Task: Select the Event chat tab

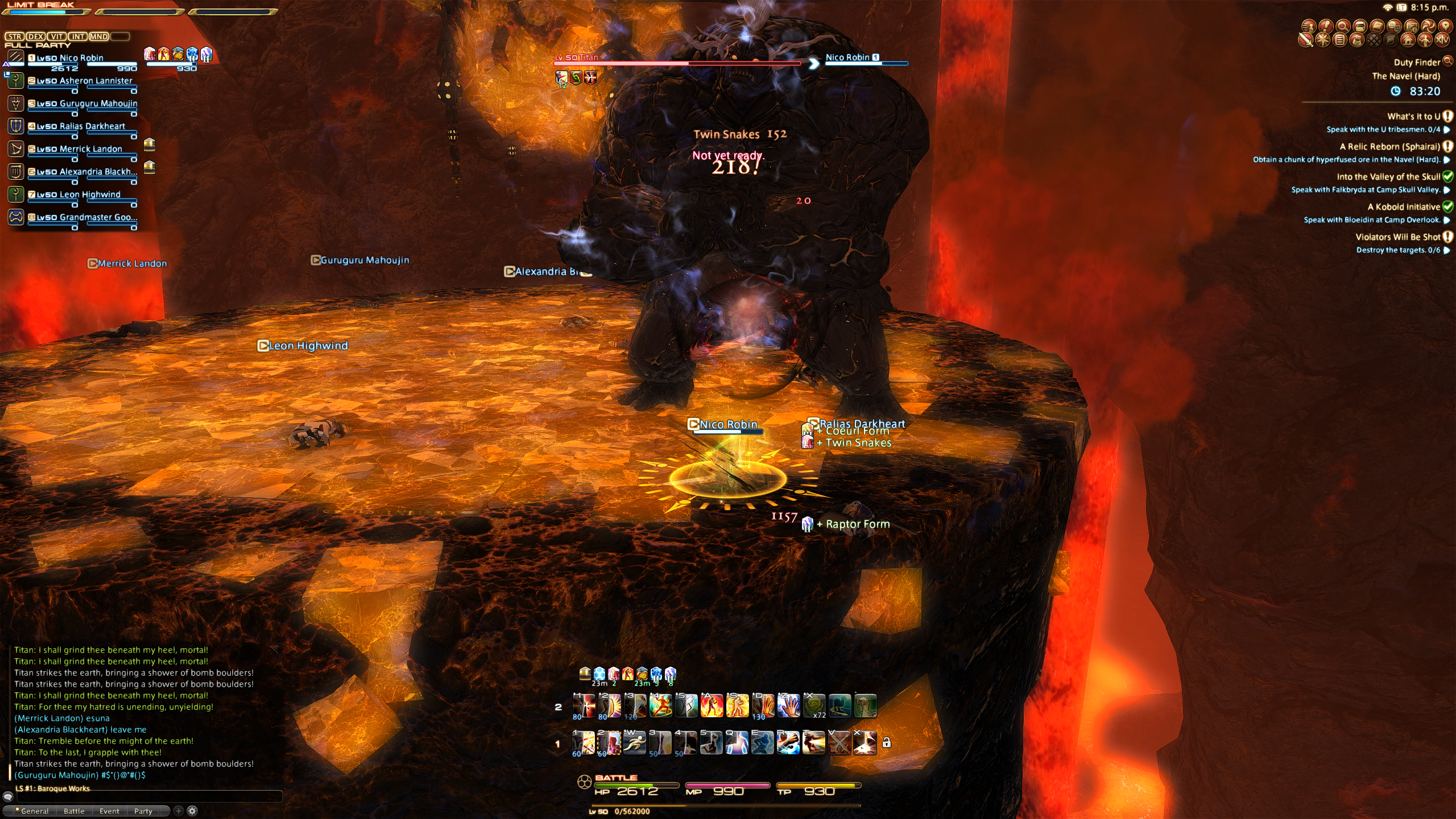Action: click(109, 811)
